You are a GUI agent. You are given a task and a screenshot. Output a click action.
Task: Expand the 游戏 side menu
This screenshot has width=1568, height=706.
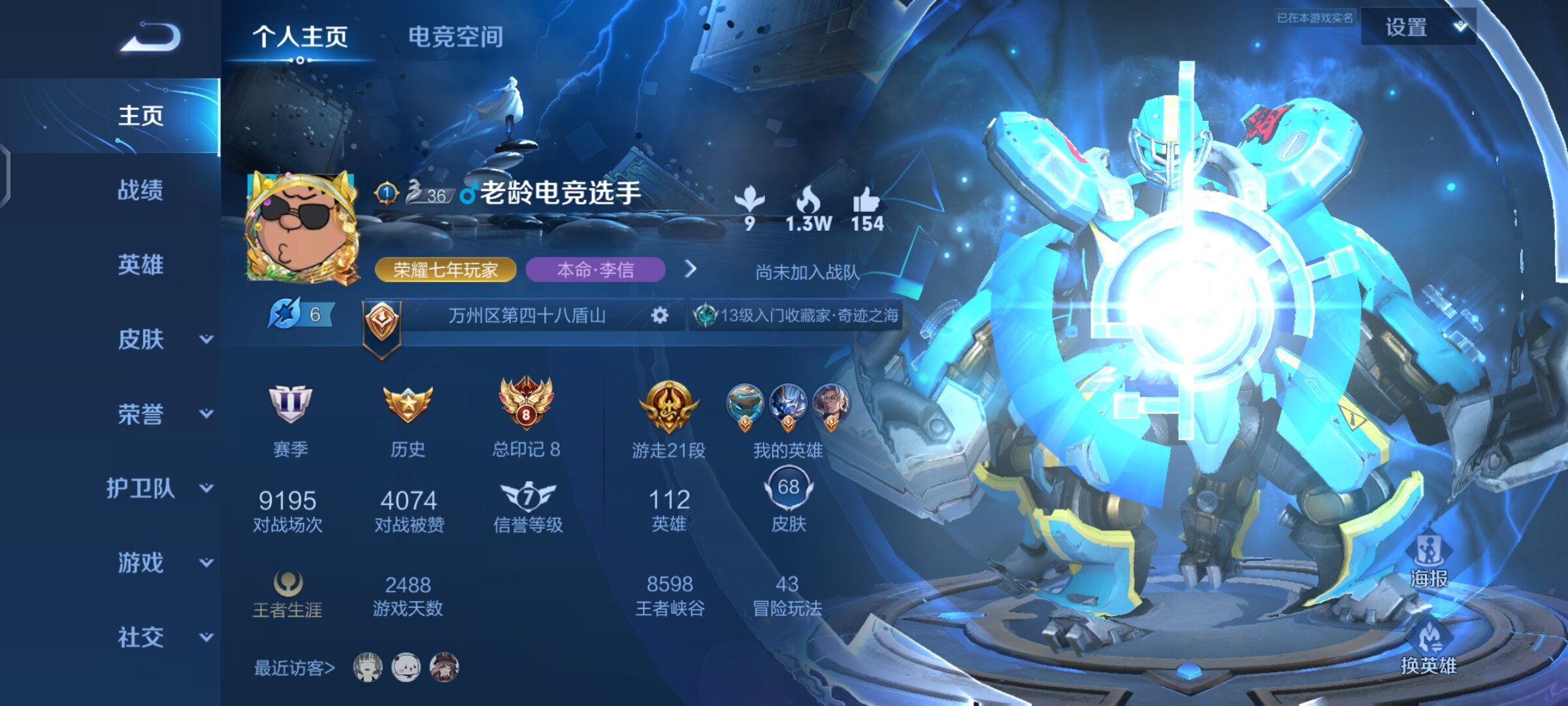tap(163, 563)
